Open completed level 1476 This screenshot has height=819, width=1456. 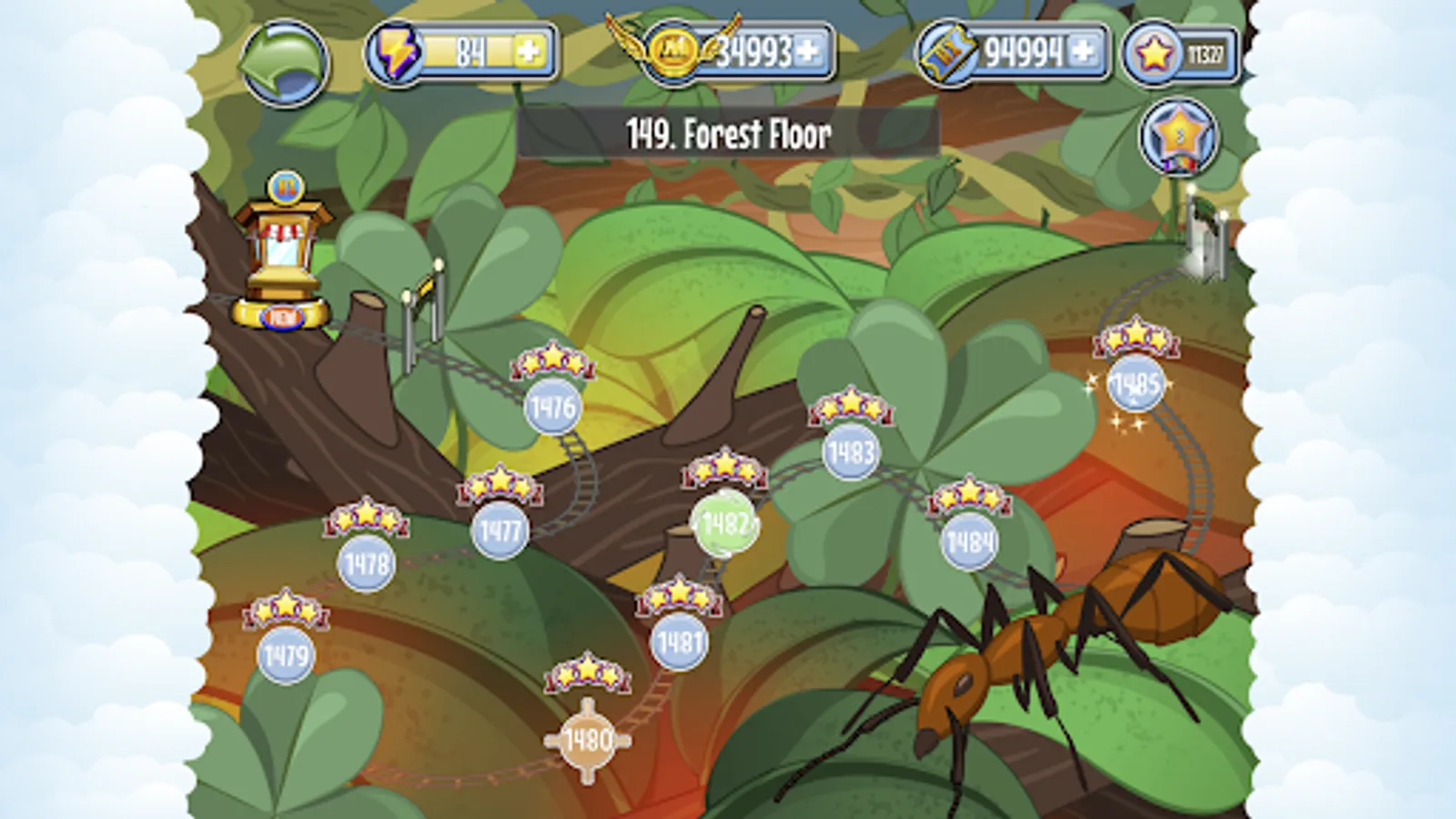(553, 408)
